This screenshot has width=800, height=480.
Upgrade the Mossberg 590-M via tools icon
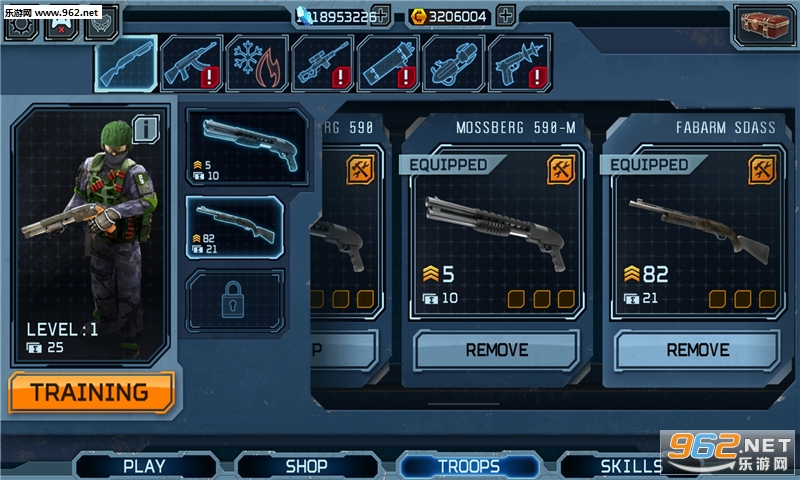[x=561, y=169]
